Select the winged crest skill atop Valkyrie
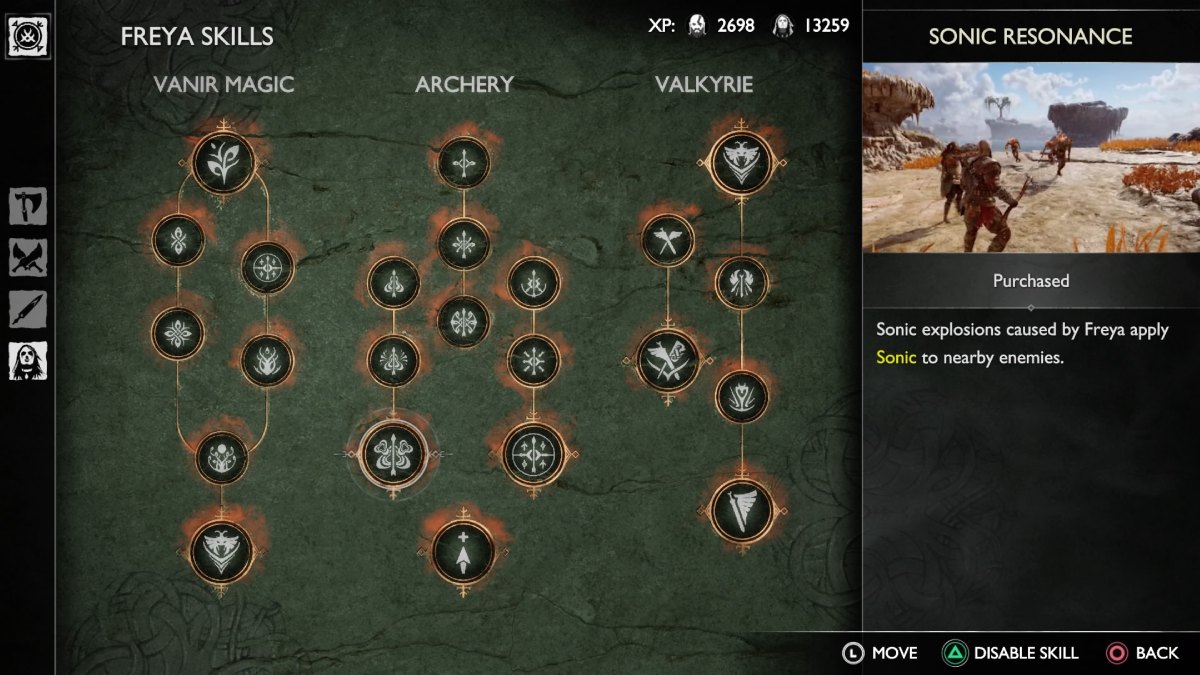 pyautogui.click(x=741, y=162)
